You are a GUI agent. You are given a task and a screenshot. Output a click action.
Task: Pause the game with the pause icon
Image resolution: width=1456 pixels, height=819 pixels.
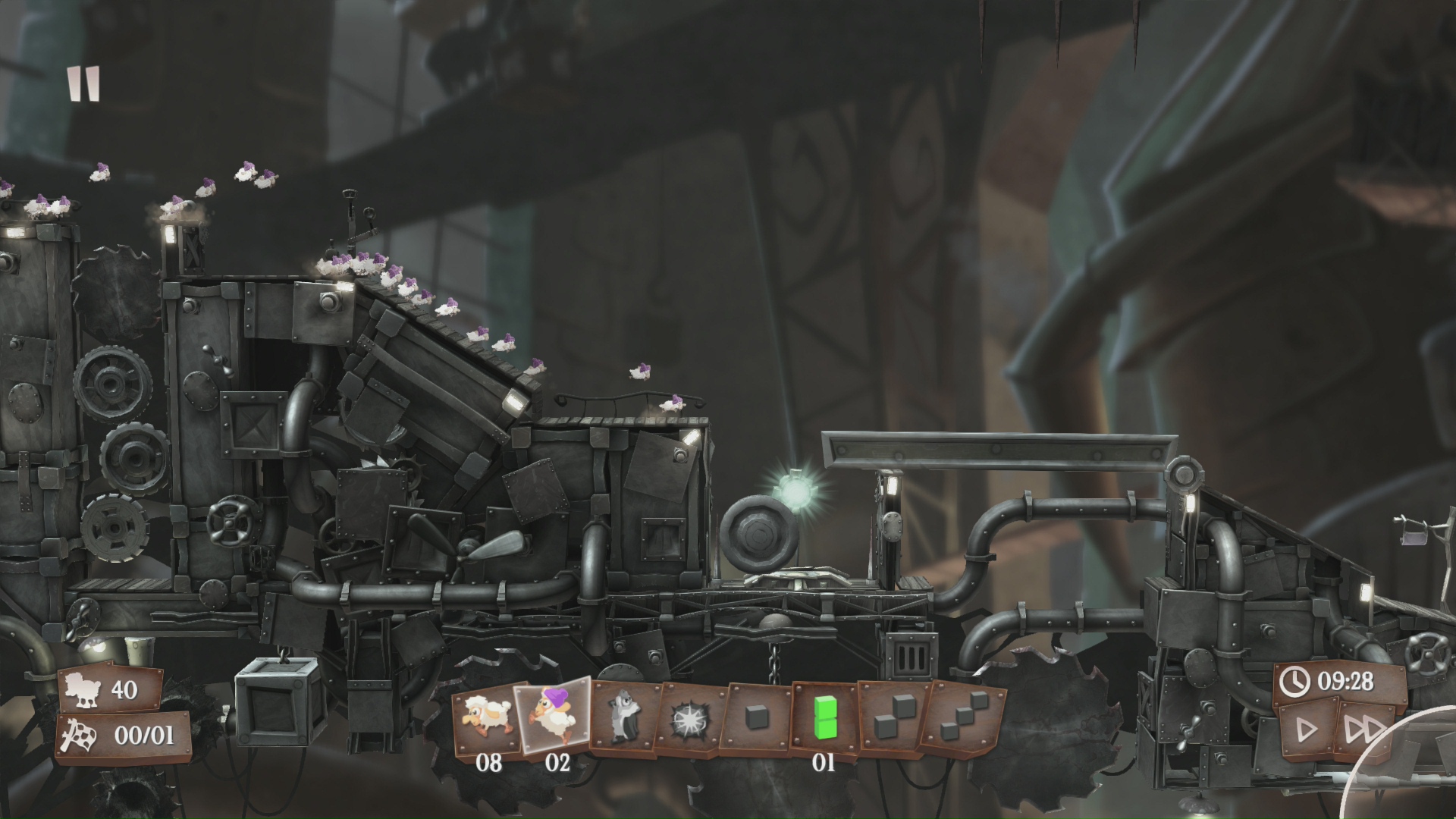coord(83,83)
